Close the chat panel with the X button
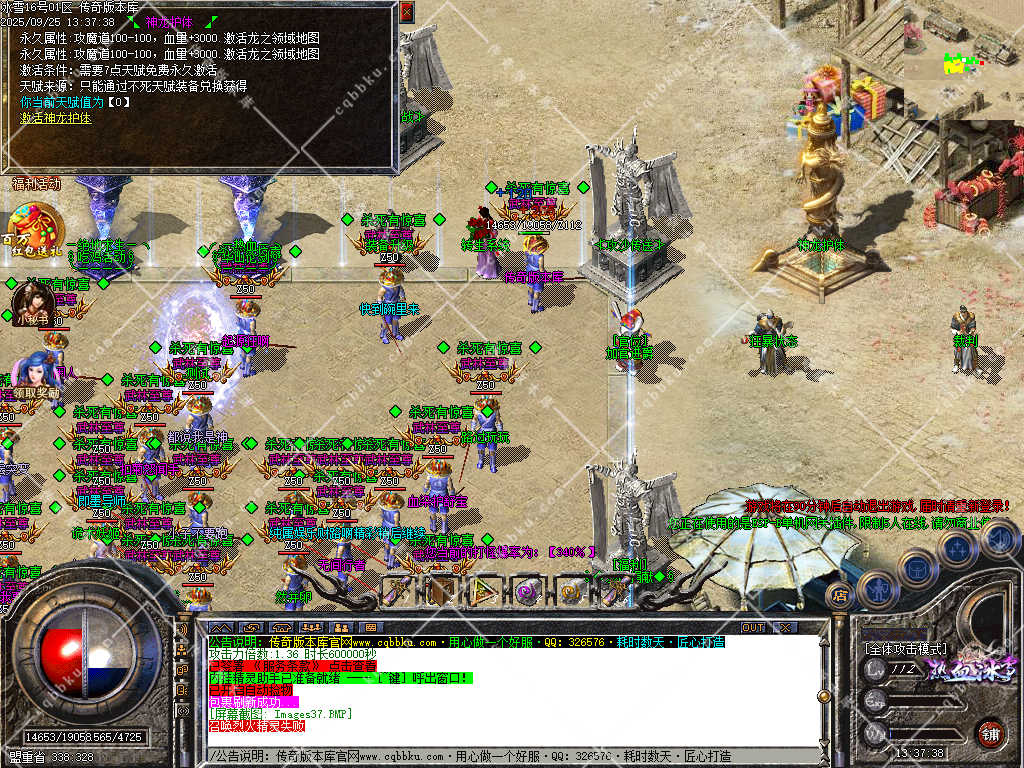Image resolution: width=1024 pixels, height=768 pixels. click(785, 627)
